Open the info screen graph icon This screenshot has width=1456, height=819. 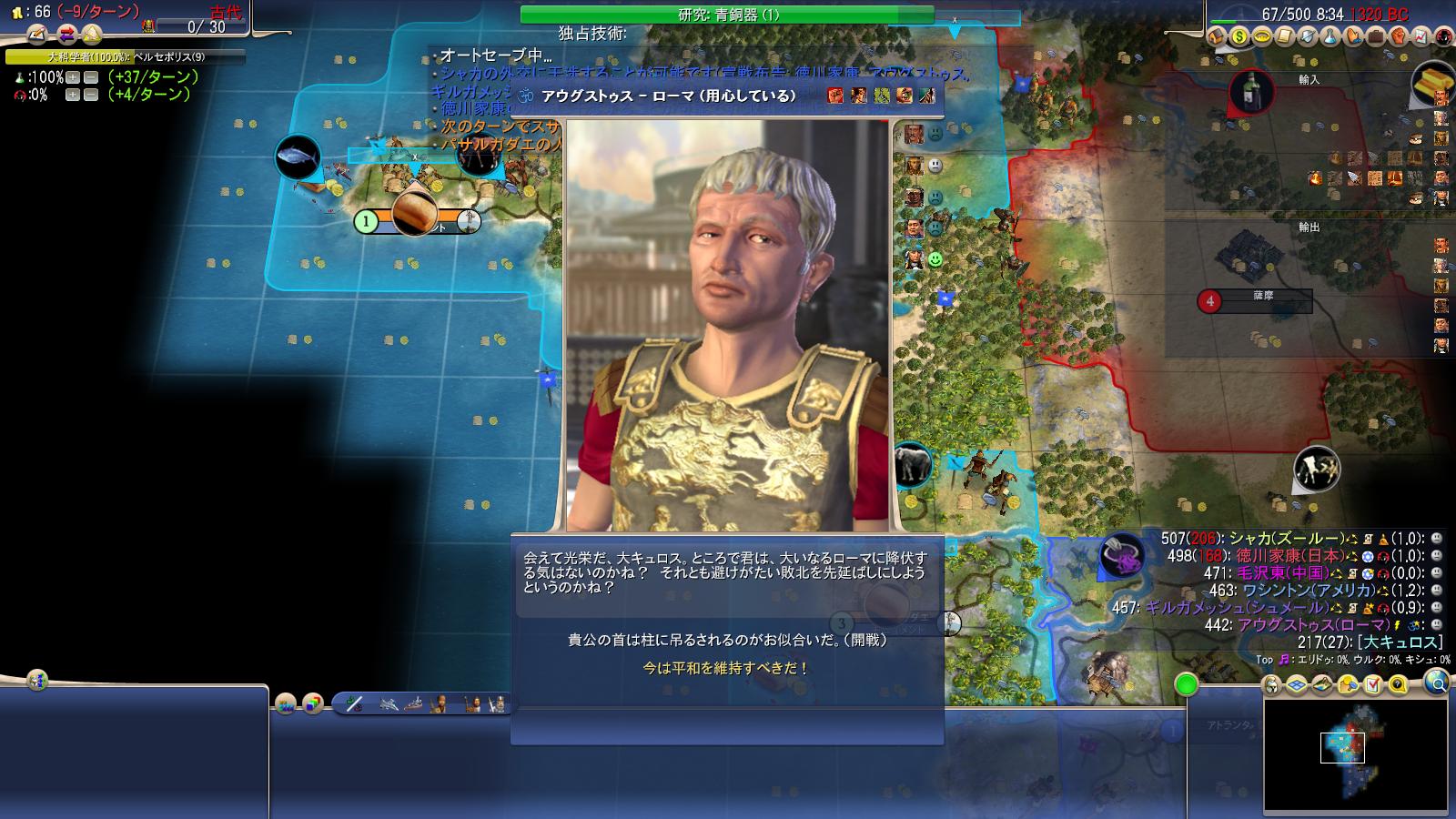tap(1421, 36)
